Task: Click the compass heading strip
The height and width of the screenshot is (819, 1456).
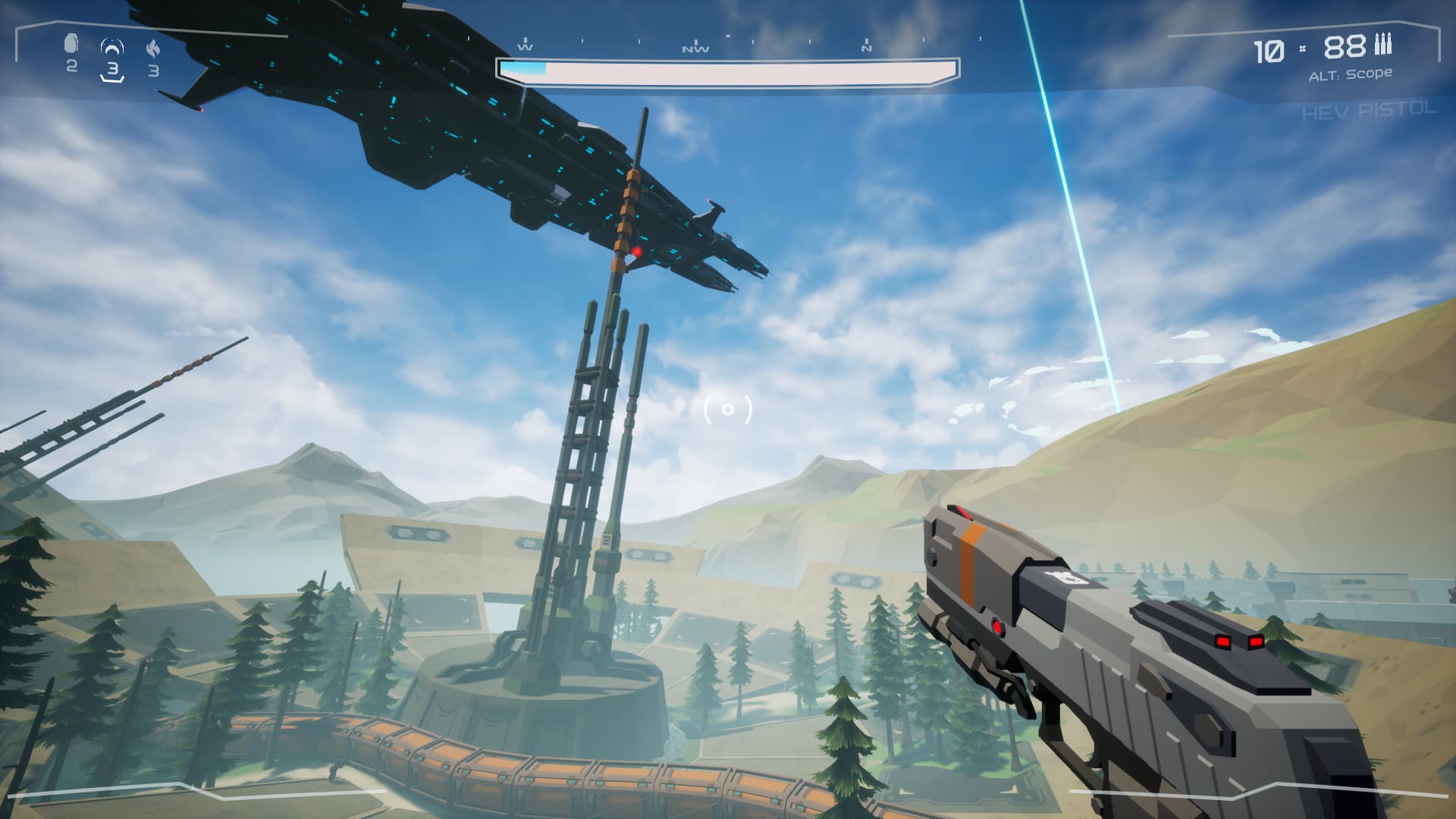Action: [726, 45]
